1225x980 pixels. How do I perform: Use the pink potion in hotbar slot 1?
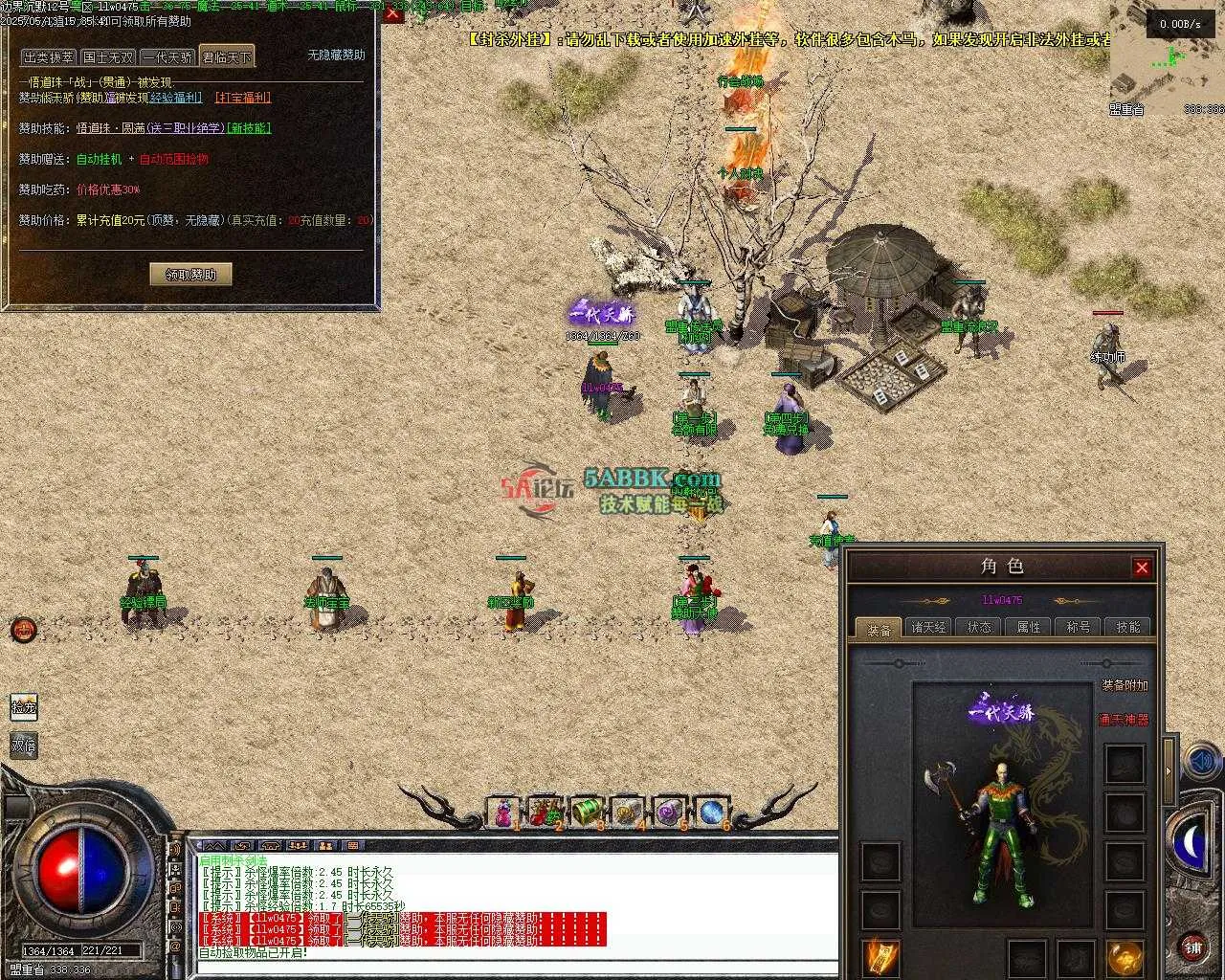tap(502, 813)
